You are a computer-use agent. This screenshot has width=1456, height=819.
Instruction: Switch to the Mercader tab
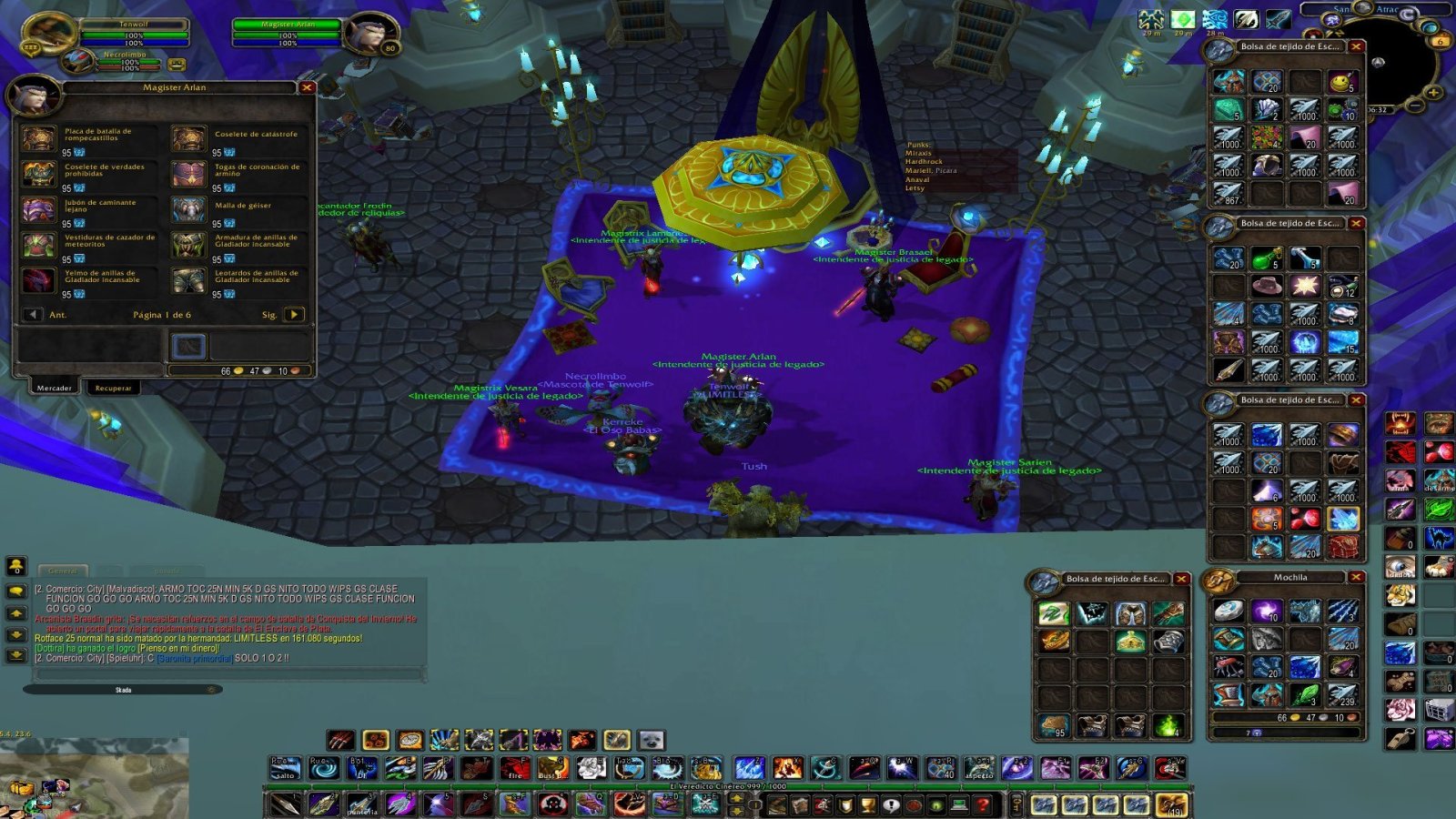coord(56,388)
